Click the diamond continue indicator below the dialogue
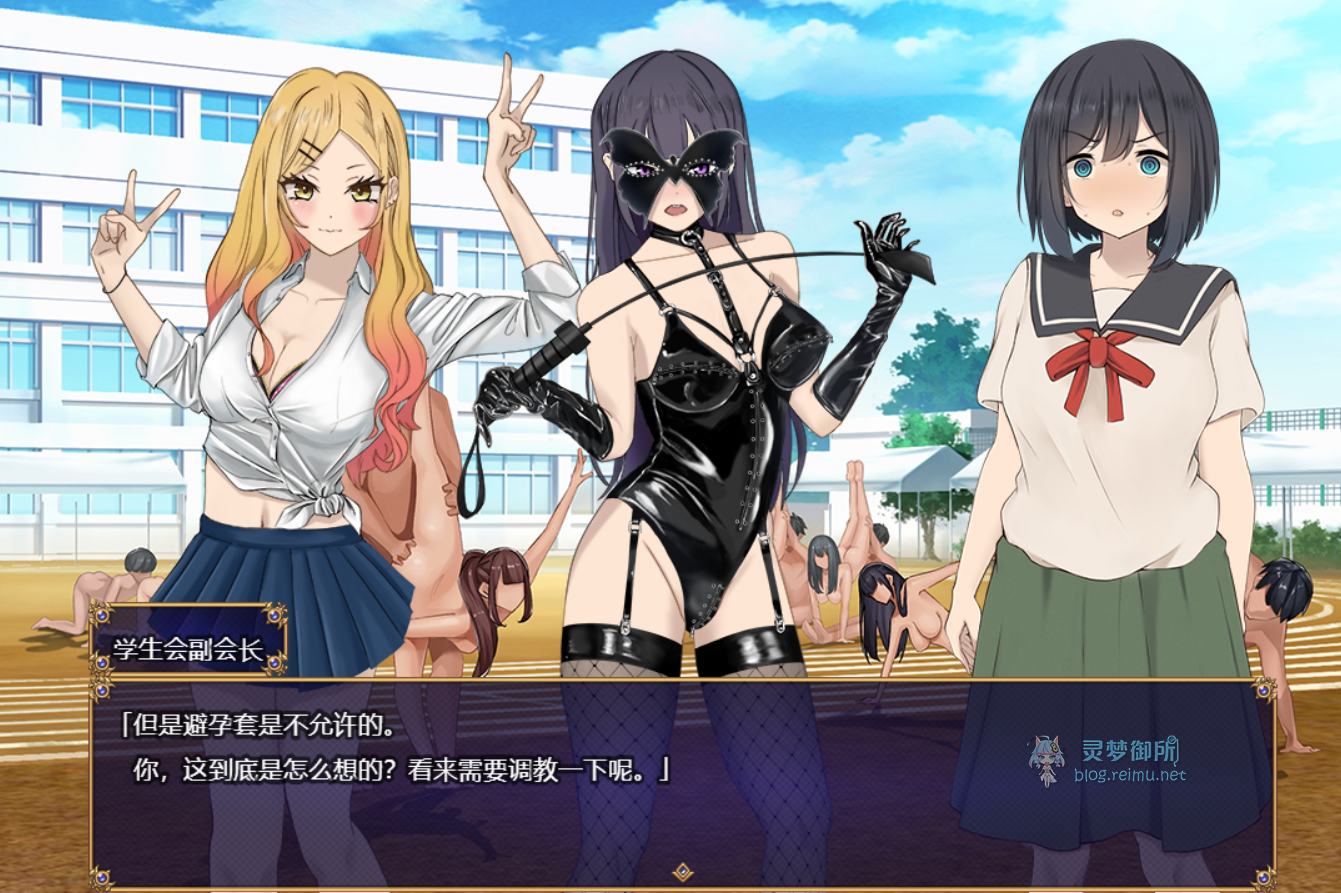This screenshot has height=893, width=1341. pos(682,871)
